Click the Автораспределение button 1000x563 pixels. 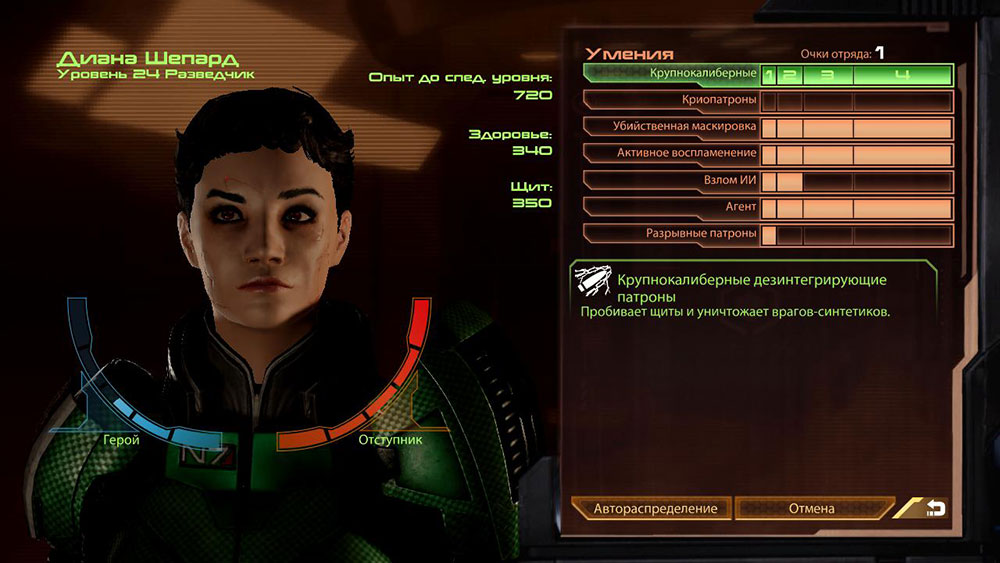point(655,508)
